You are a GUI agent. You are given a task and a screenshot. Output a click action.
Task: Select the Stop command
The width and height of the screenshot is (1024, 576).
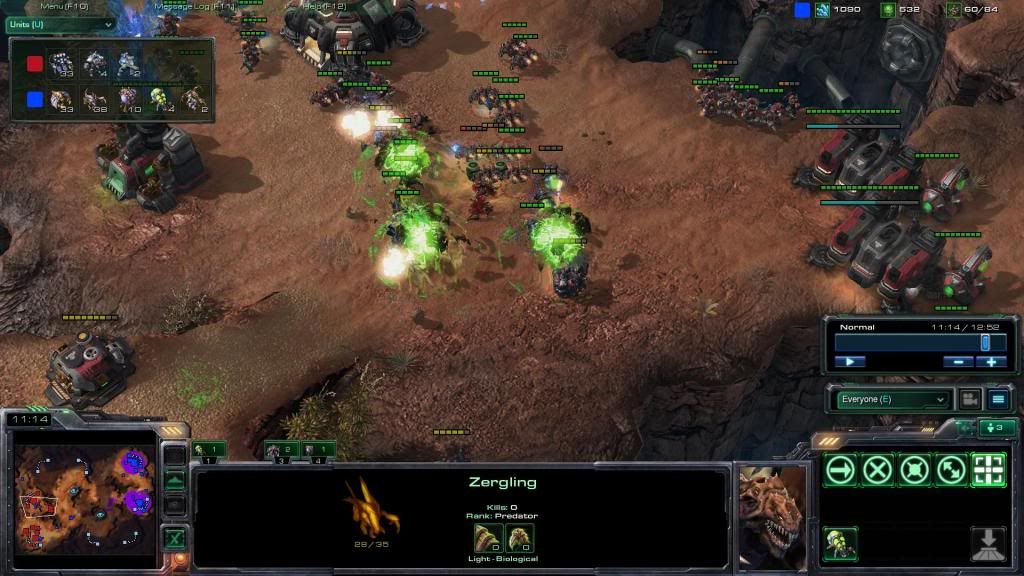[878, 470]
